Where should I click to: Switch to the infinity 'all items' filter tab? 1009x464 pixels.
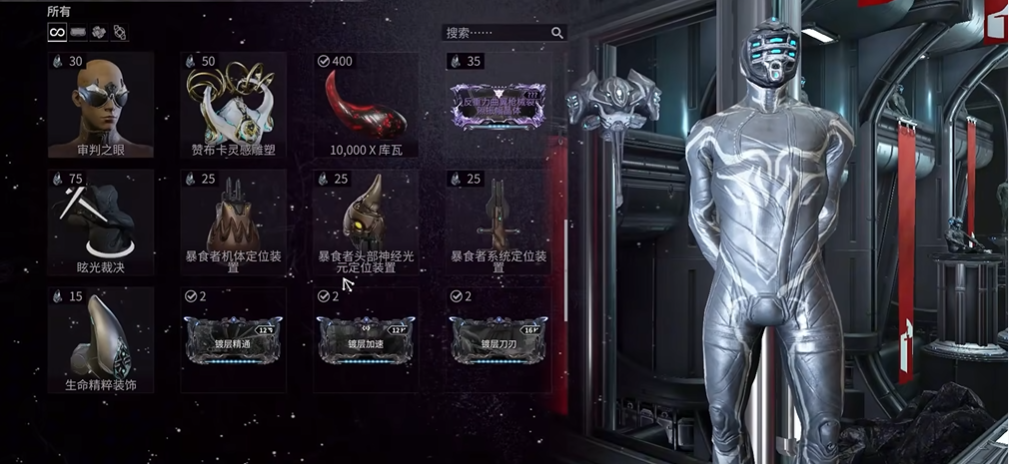pyautogui.click(x=58, y=32)
